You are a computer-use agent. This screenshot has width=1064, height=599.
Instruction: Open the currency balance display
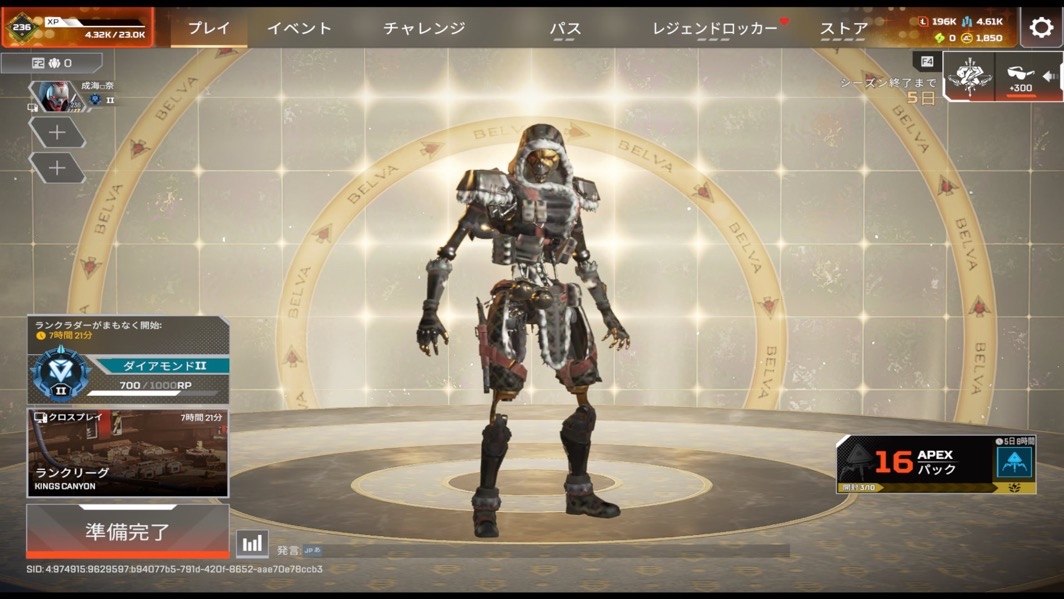coord(961,29)
